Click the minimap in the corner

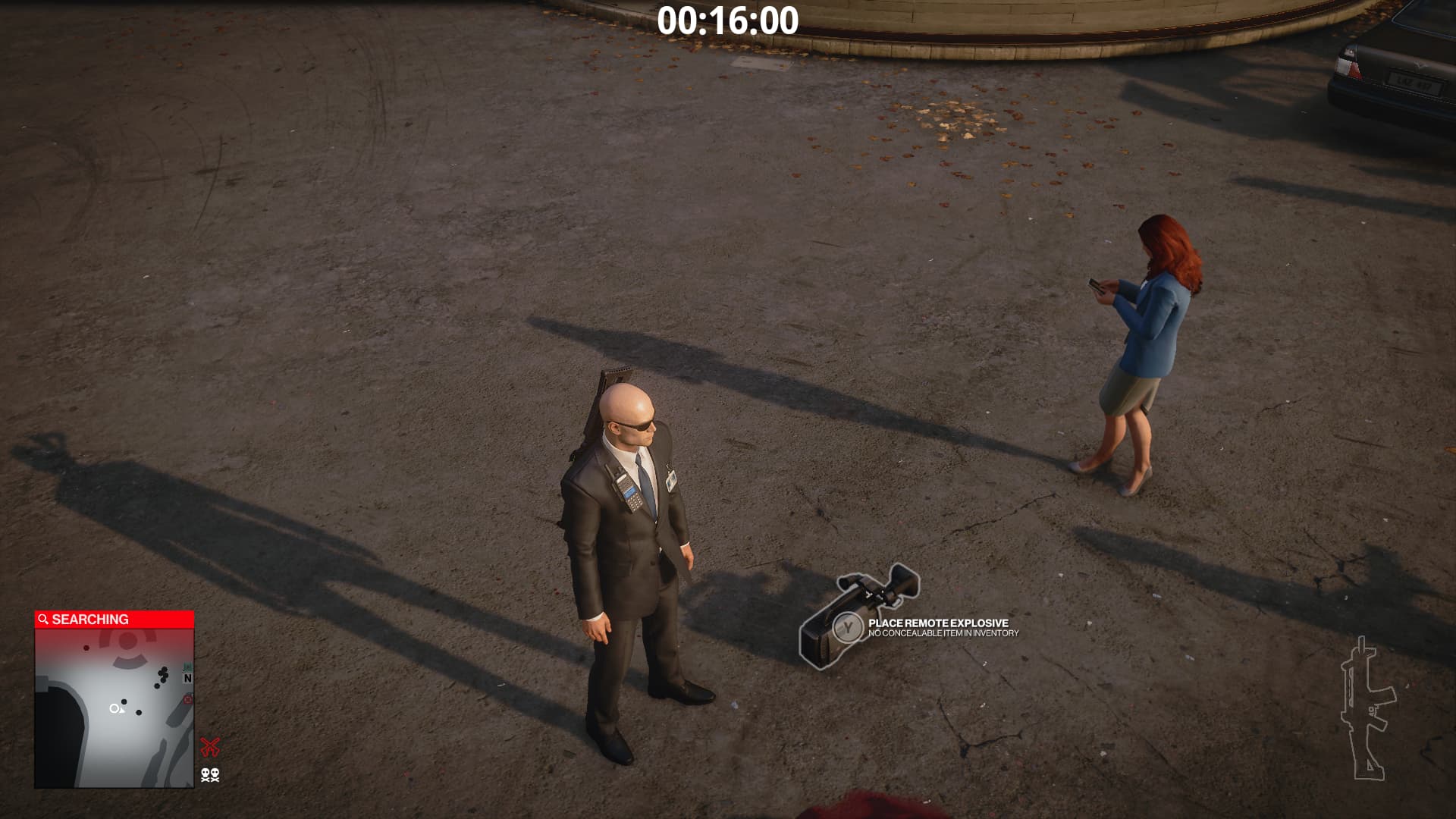(x=114, y=707)
